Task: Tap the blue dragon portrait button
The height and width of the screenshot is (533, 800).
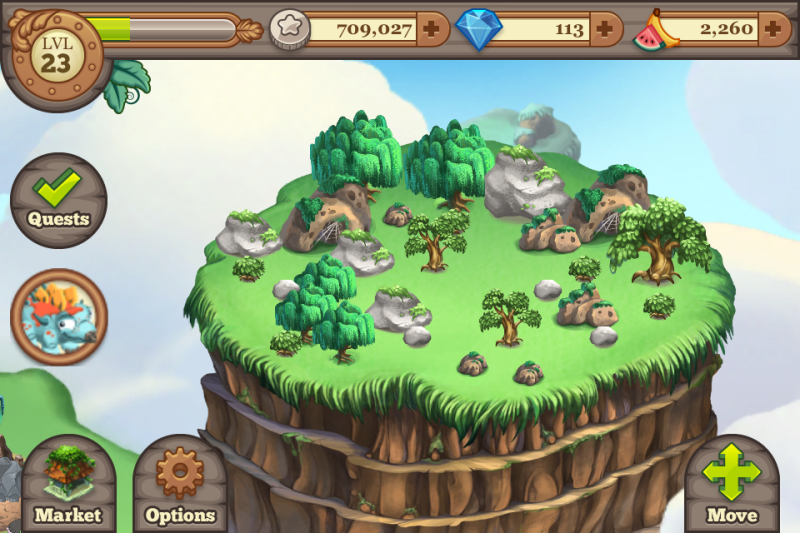Action: click(58, 317)
